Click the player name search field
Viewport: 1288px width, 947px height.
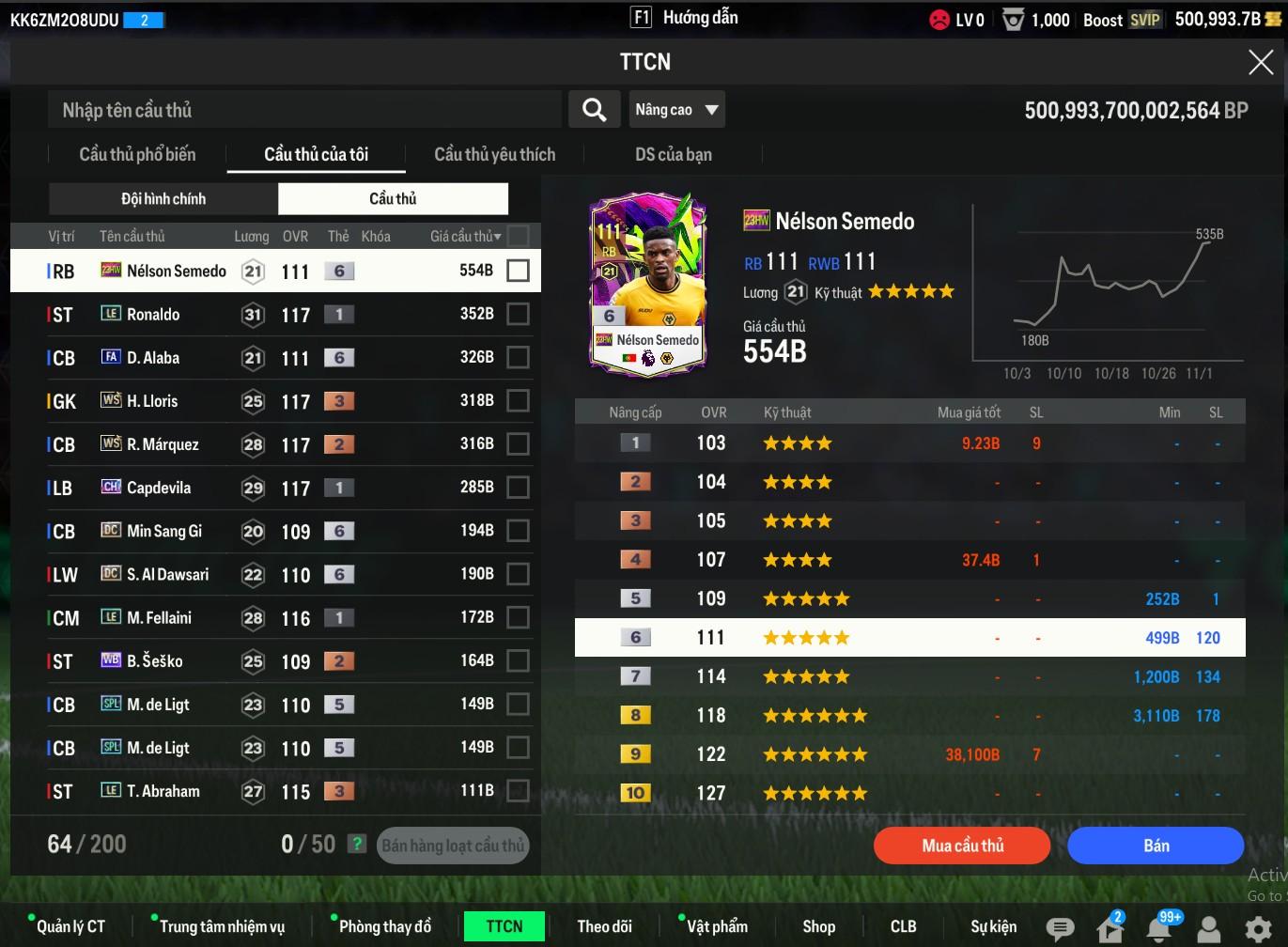pos(304,110)
